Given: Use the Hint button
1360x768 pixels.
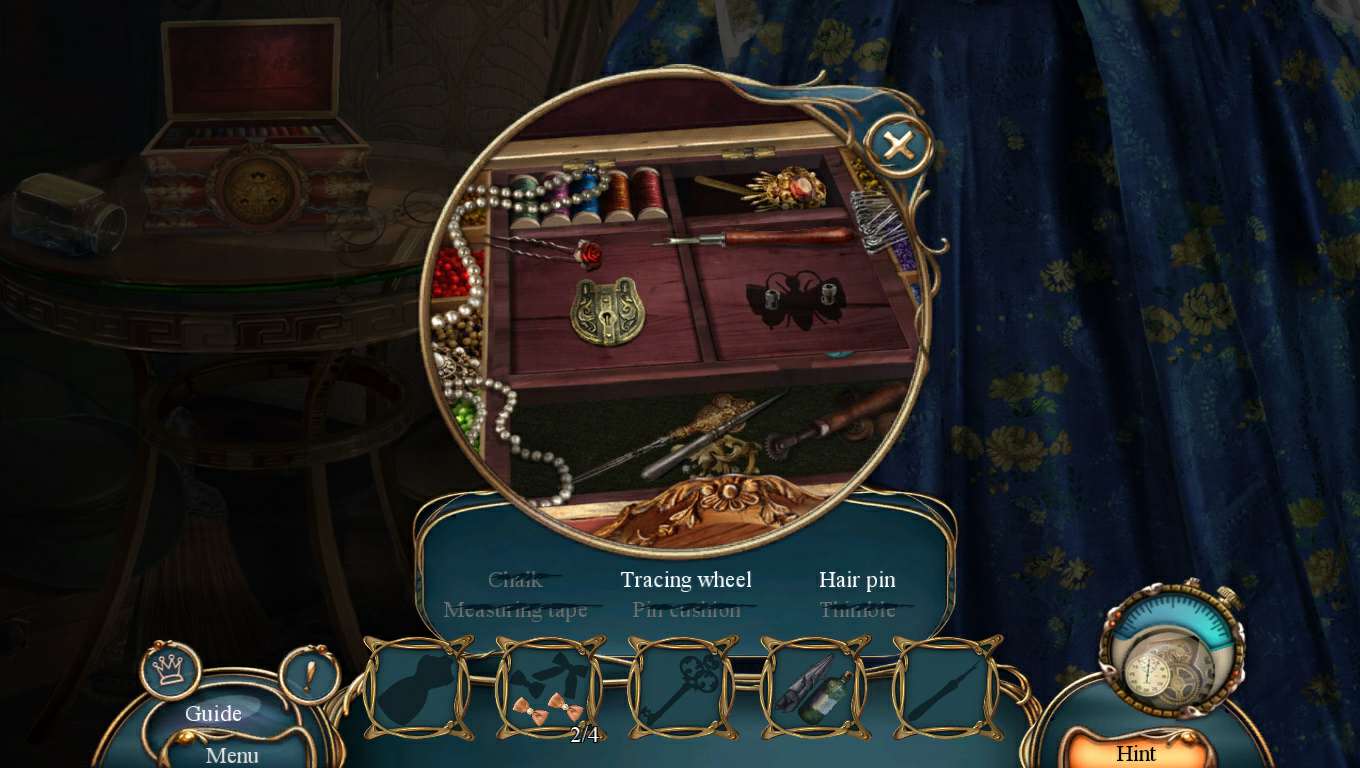Looking at the screenshot, I should pyautogui.click(x=1136, y=752).
